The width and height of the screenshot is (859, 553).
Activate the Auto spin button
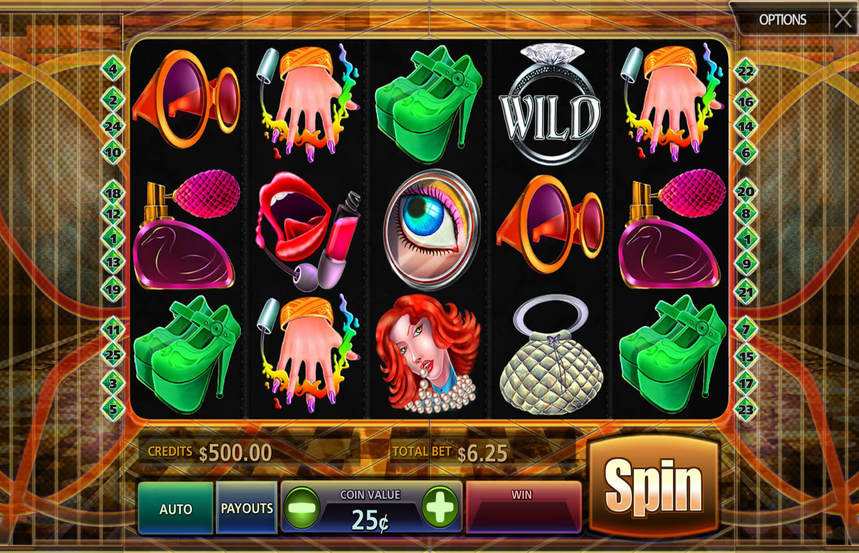click(176, 508)
